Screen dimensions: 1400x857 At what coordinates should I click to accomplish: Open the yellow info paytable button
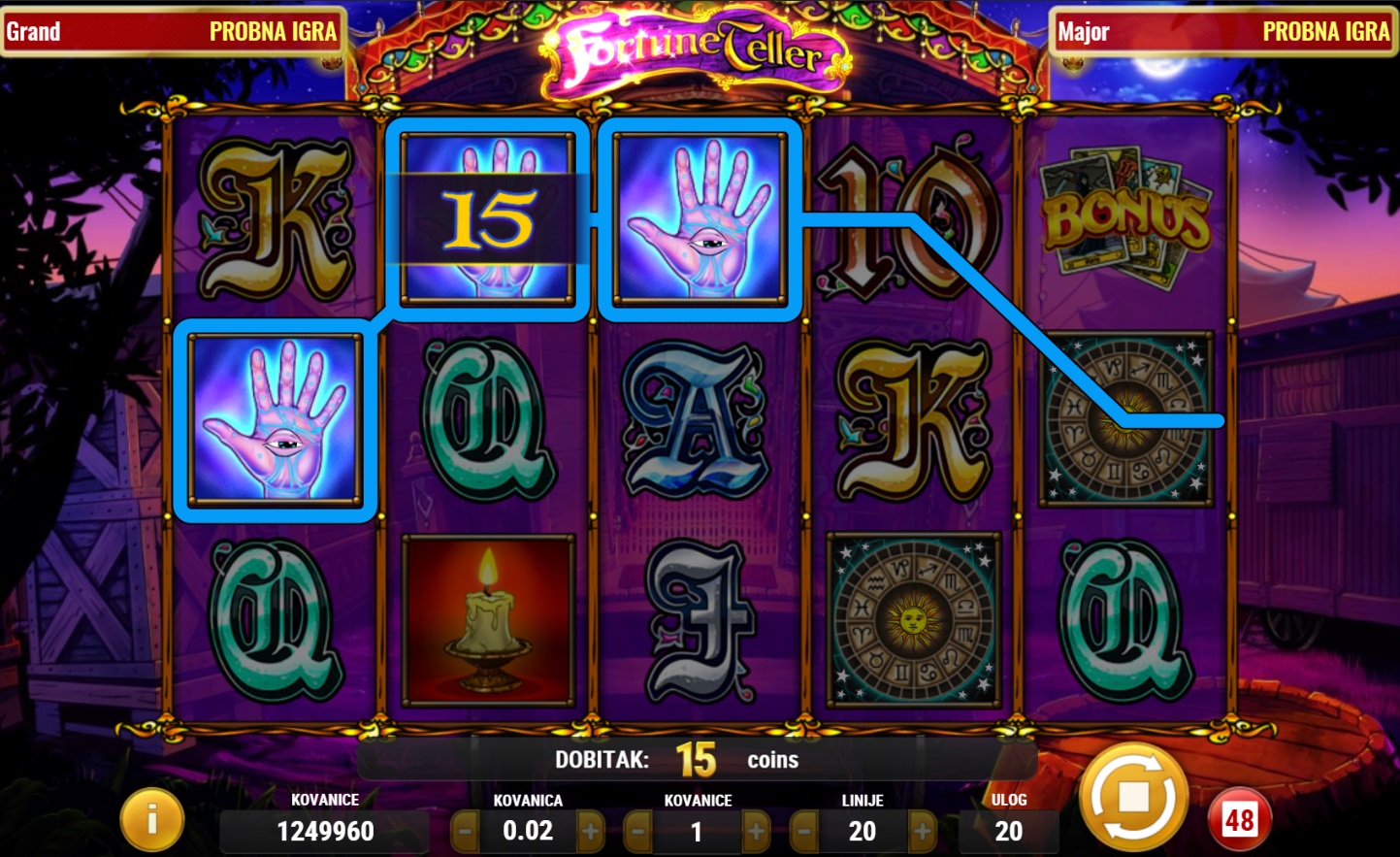(x=151, y=820)
